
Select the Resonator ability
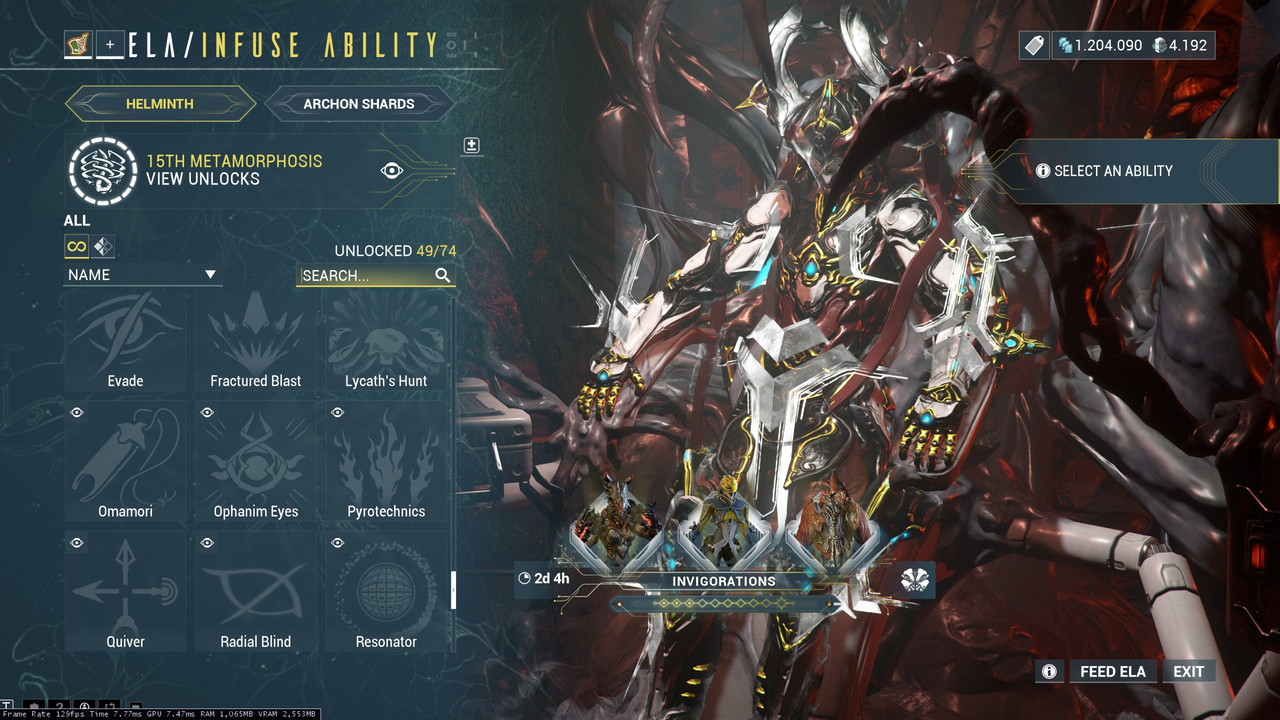tap(386, 593)
